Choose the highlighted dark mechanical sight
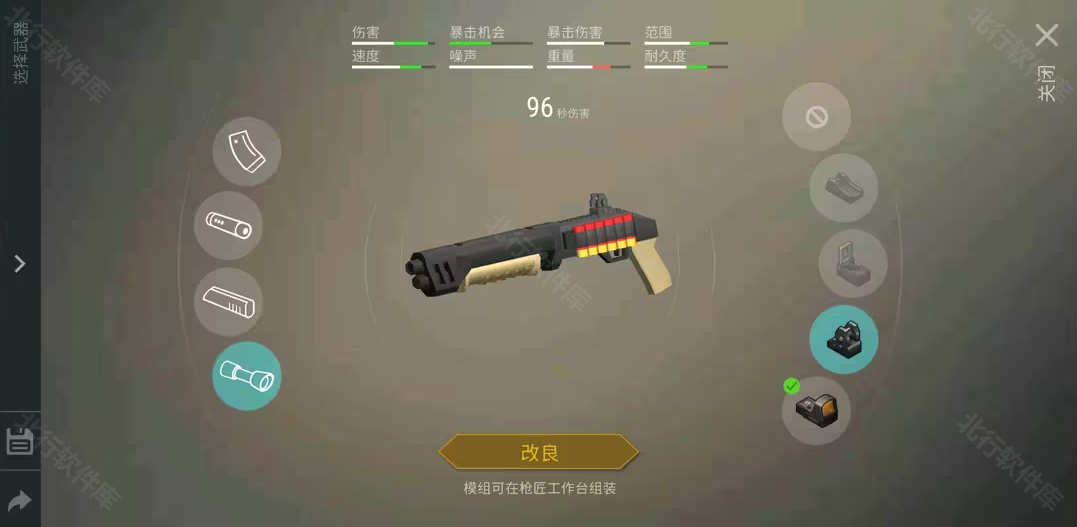 [x=843, y=339]
